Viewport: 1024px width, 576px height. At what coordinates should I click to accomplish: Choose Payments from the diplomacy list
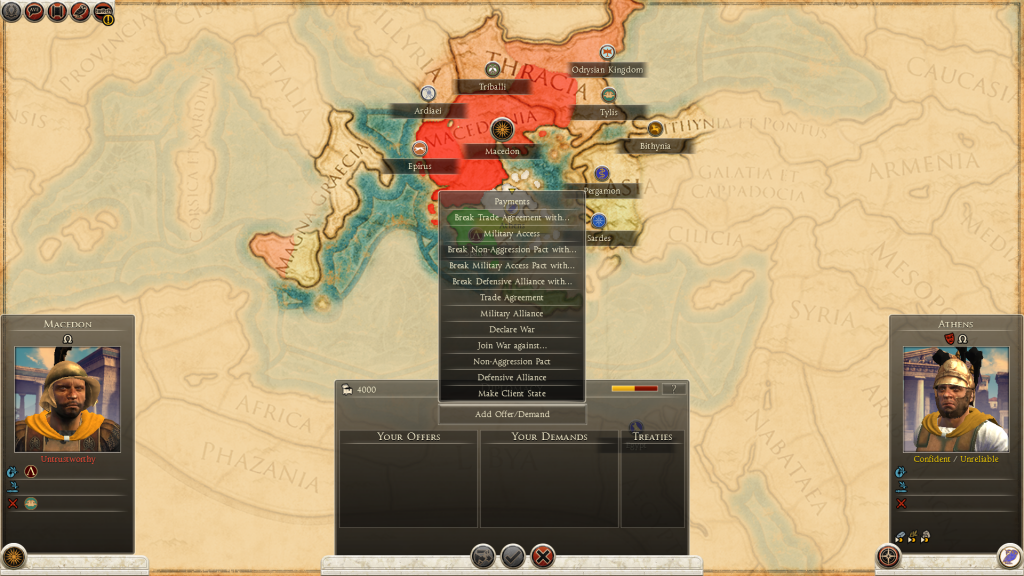(x=512, y=202)
